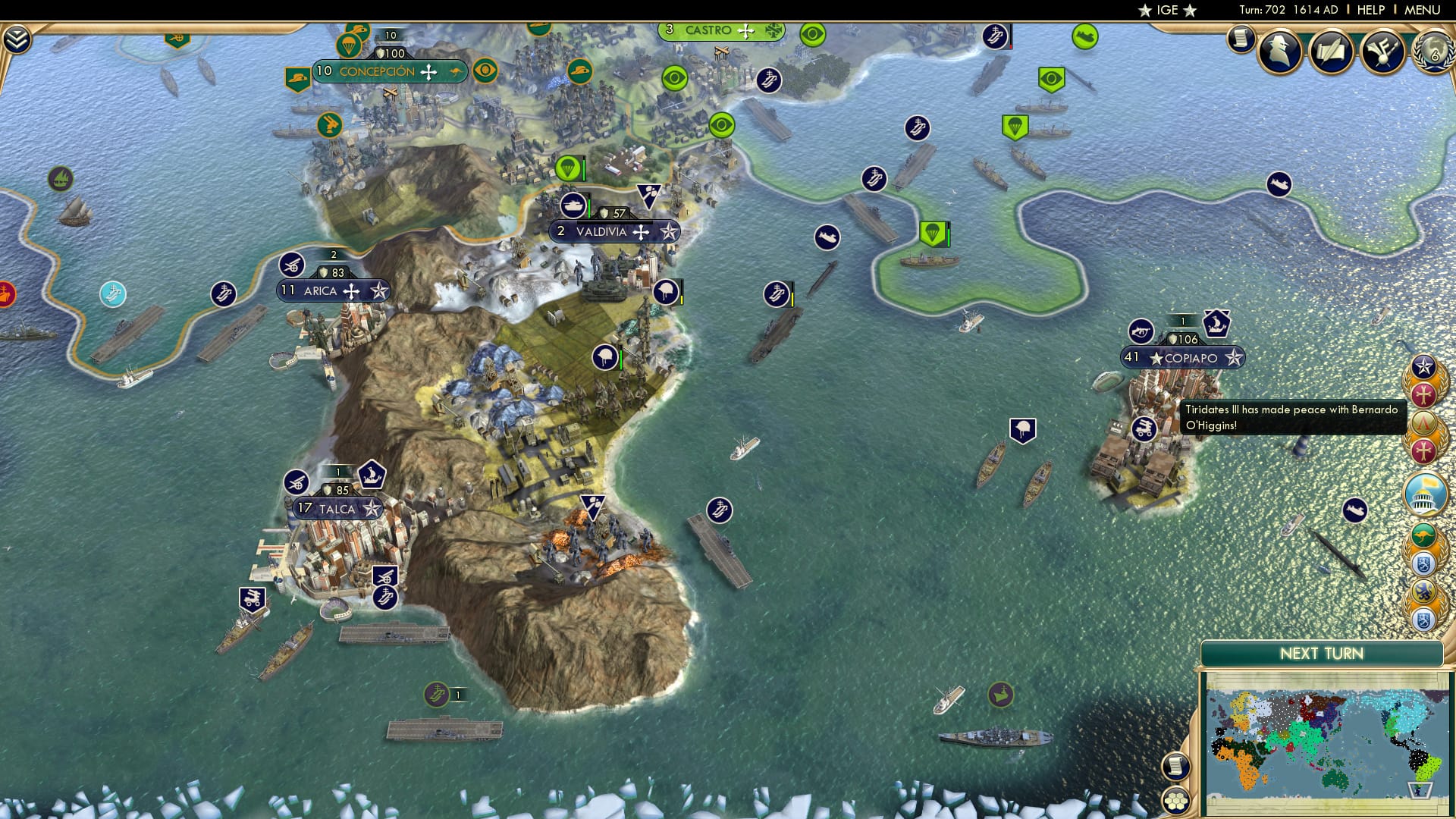
Task: Open minimap options via the scroll icon
Action: [1175, 764]
